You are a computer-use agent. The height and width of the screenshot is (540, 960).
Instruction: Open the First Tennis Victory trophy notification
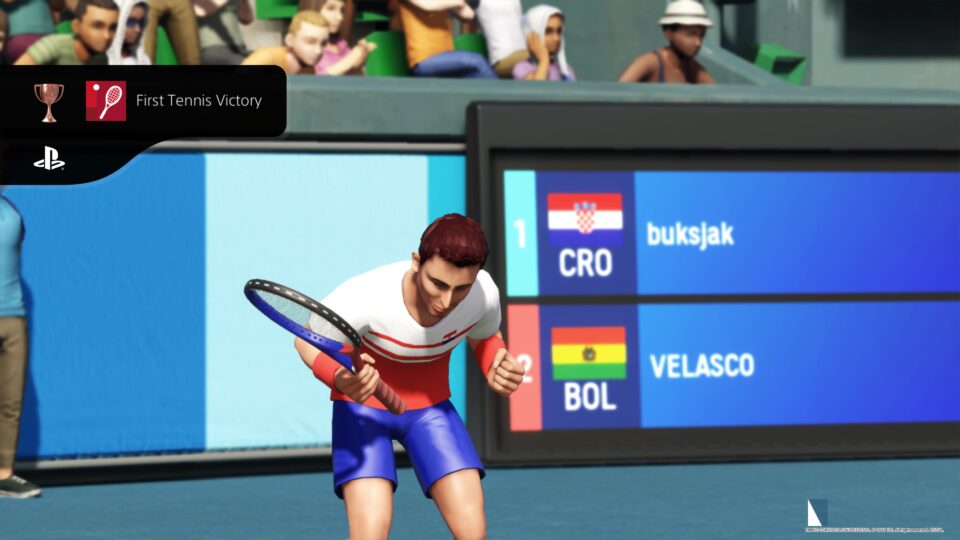pos(198,101)
